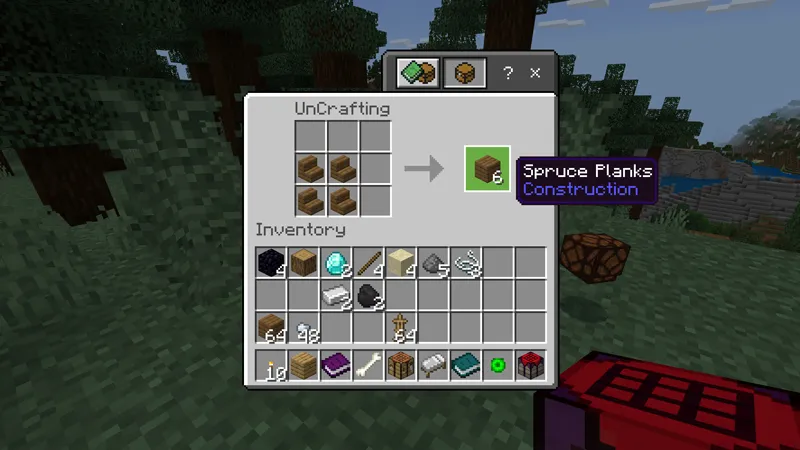Screen dimensions: 800x450
Task: Select the stack of 64 spruce planks
Action: (x=271, y=327)
